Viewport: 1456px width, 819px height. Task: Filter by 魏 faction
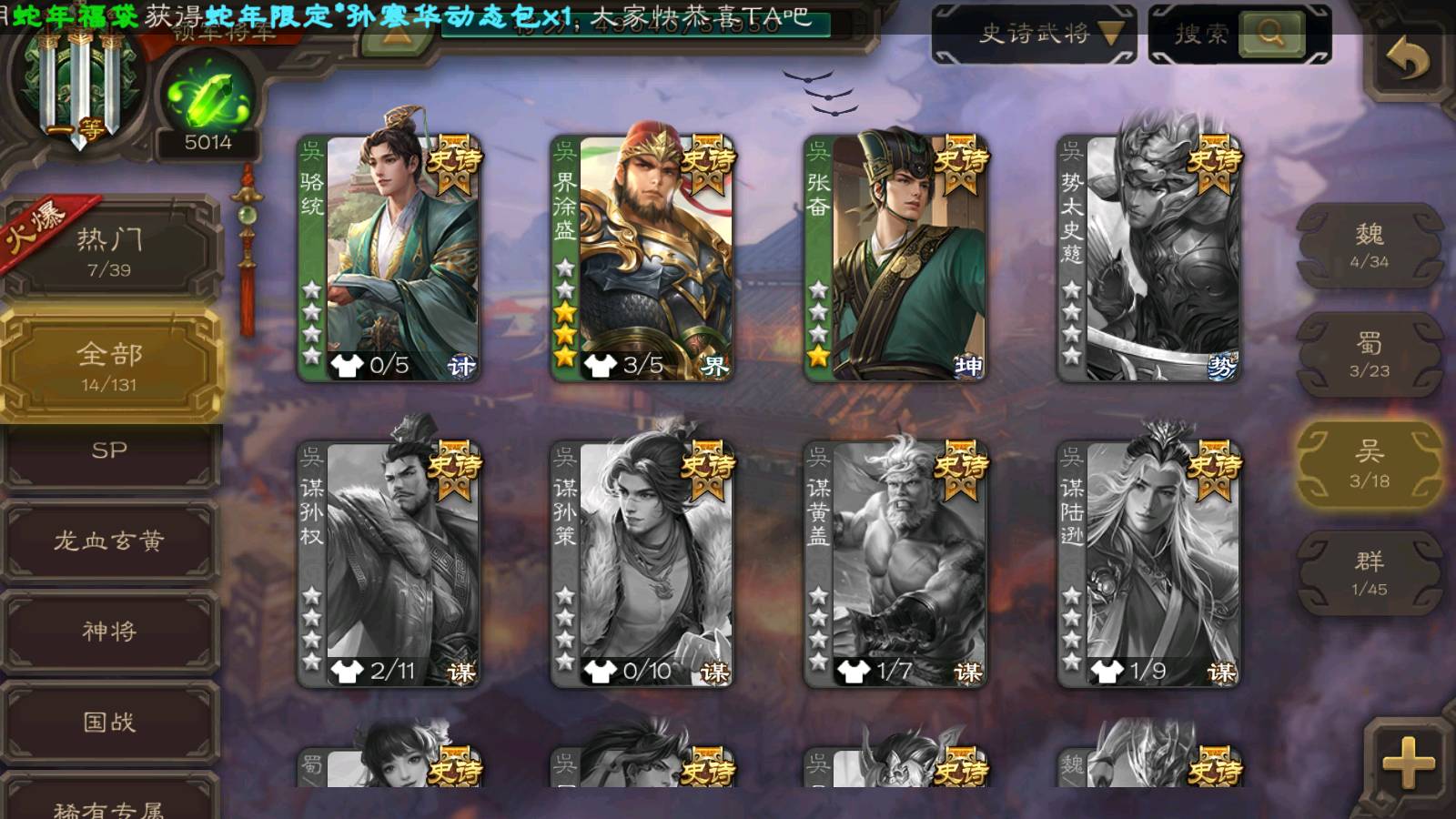1369,246
